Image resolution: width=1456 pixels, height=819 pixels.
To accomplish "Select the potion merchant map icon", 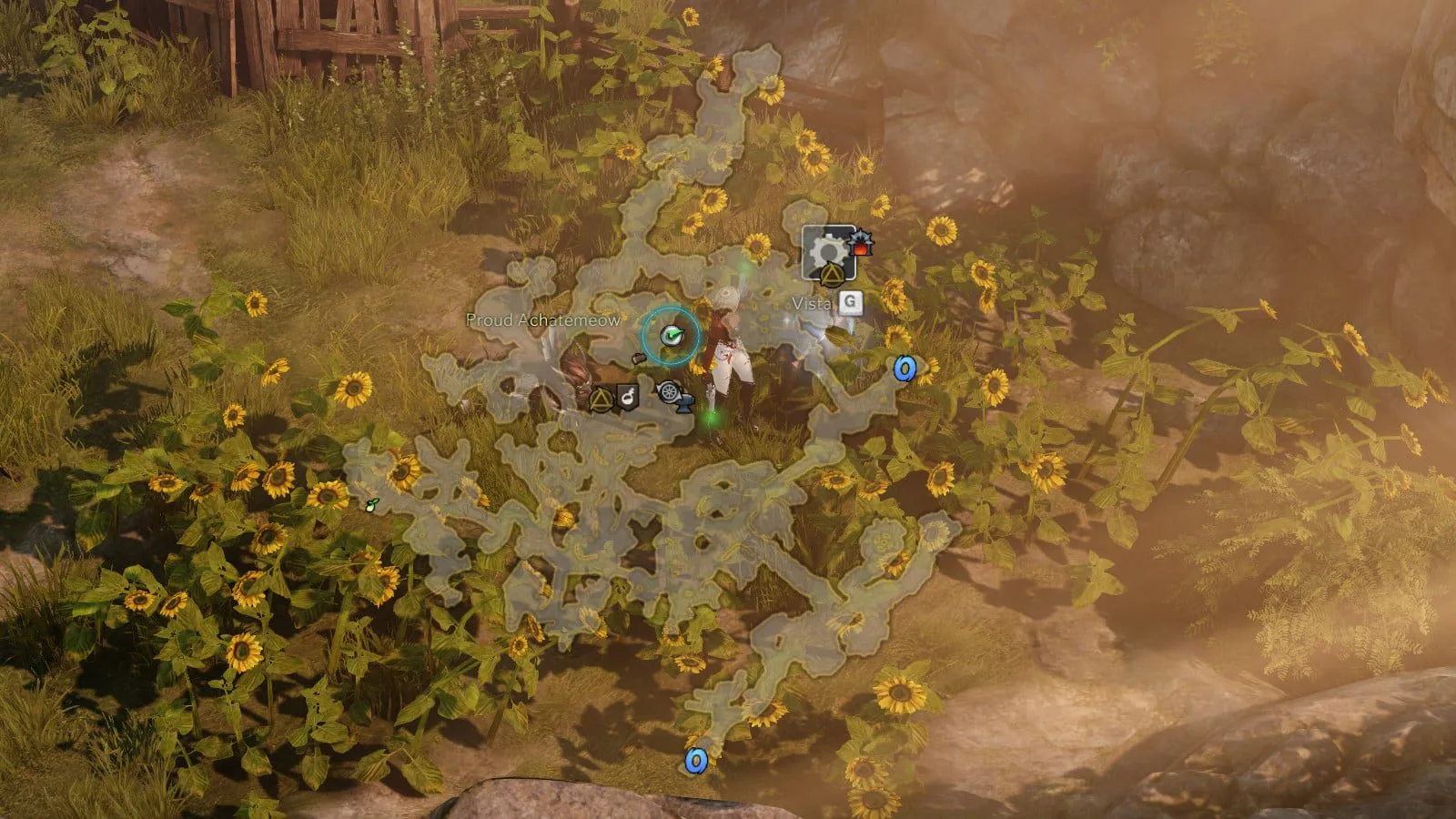I will (627, 396).
